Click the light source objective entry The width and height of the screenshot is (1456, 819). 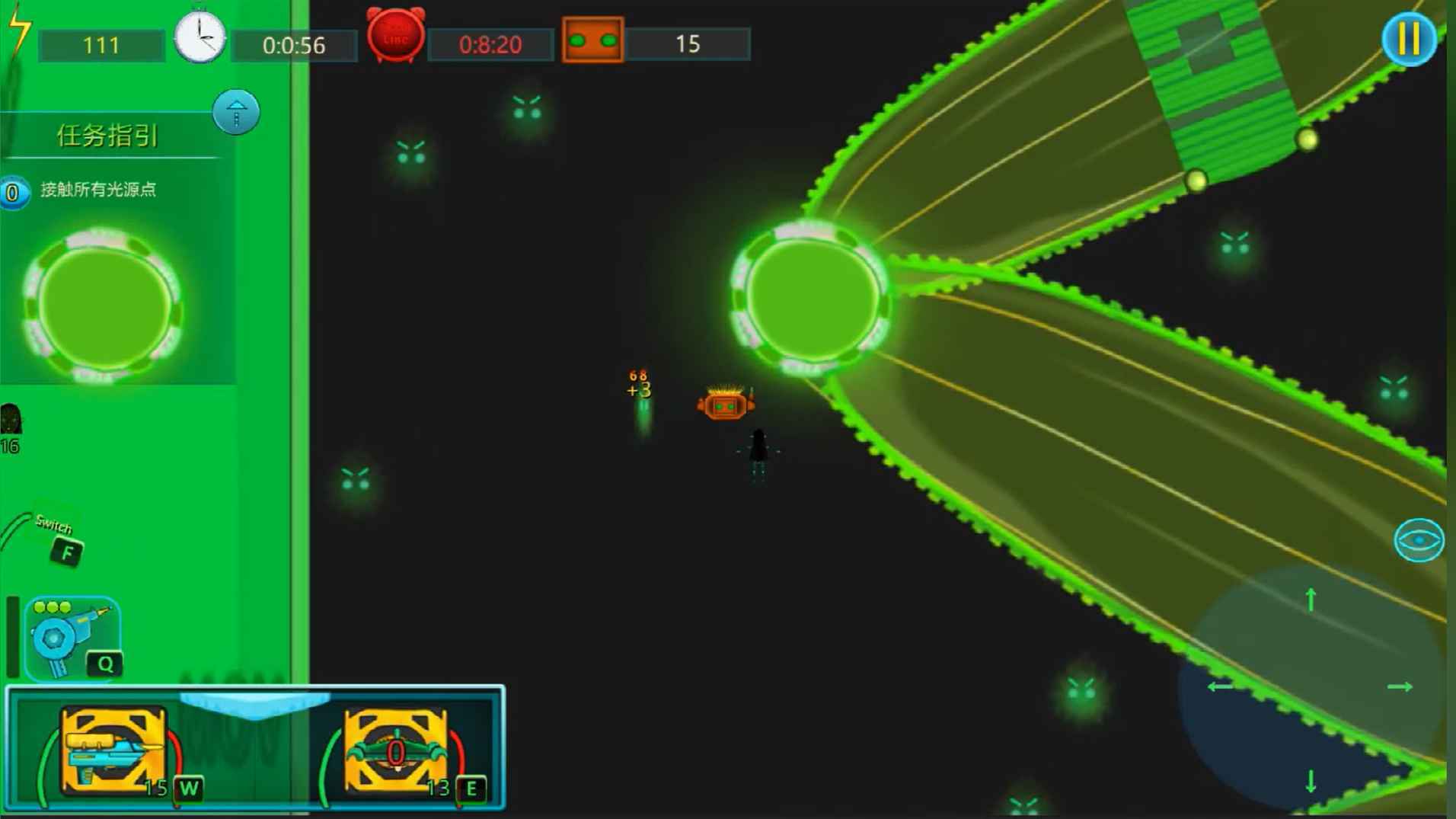[97, 190]
